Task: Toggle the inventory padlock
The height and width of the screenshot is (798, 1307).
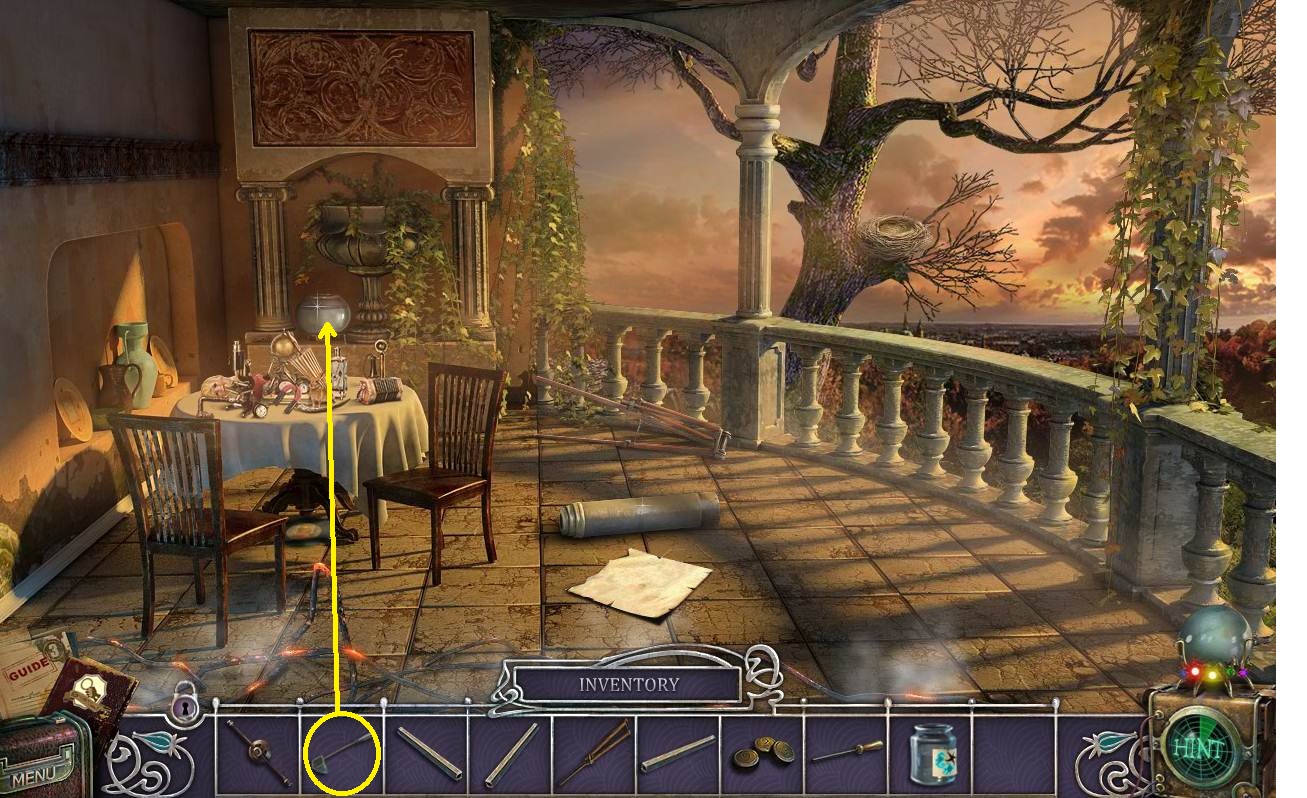Action: click(184, 706)
